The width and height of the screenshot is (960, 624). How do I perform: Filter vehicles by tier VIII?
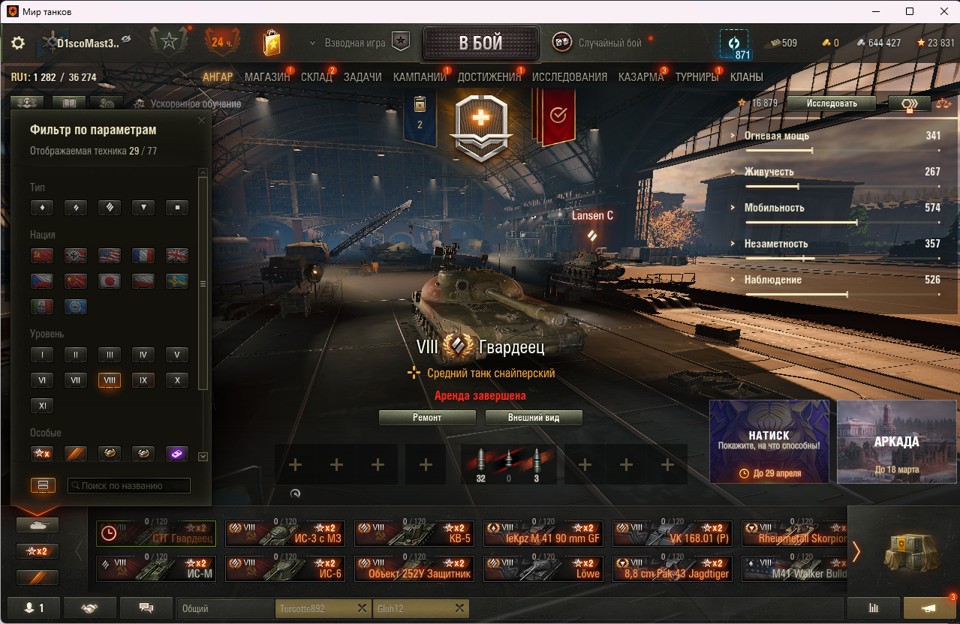[x=109, y=380]
